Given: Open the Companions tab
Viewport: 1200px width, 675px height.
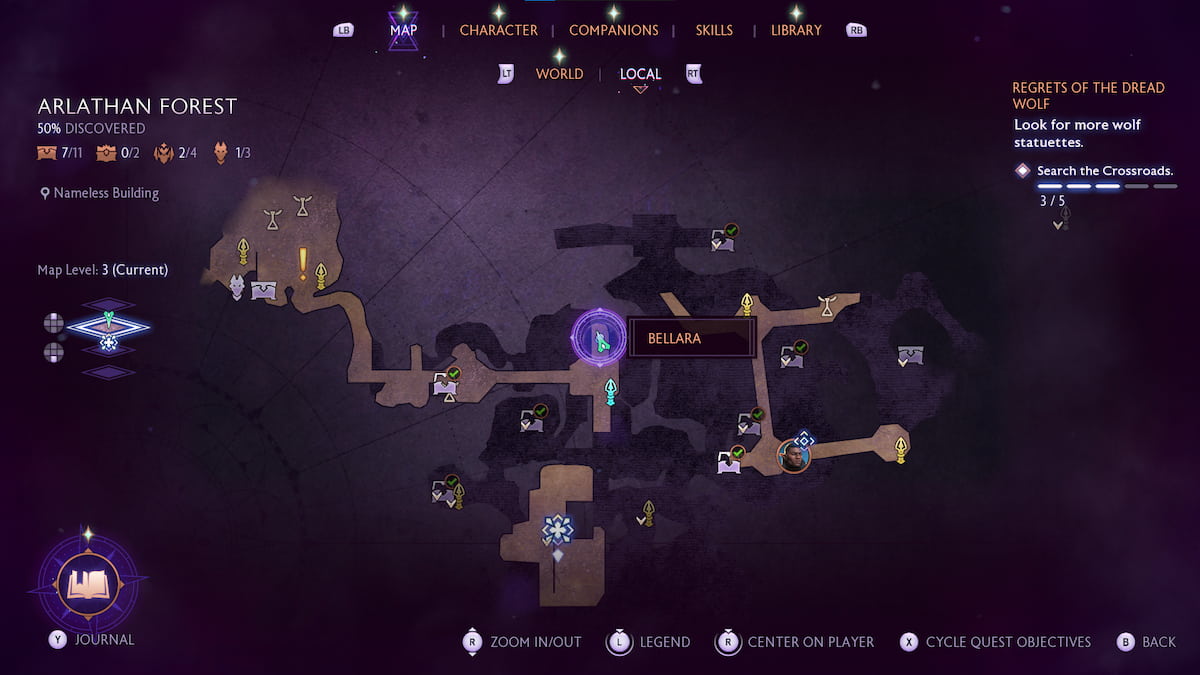Looking at the screenshot, I should tap(613, 30).
